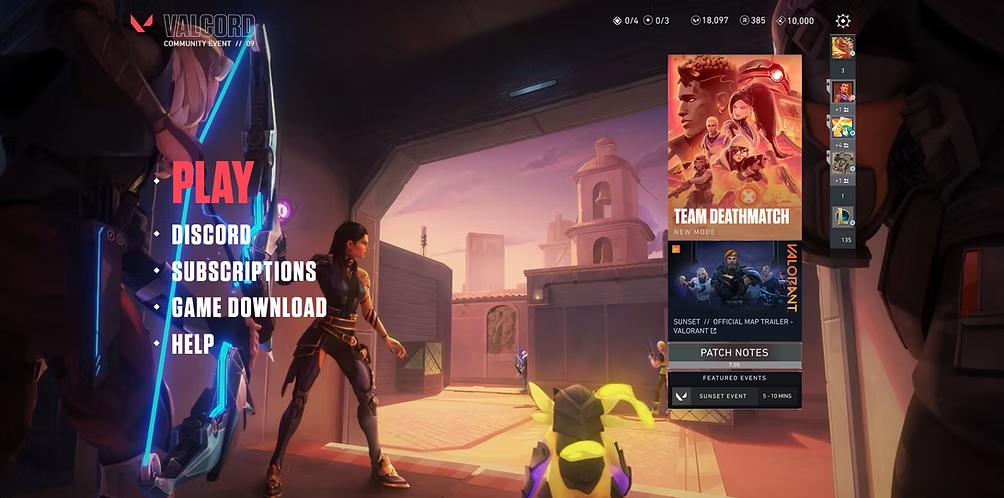
Task: Click the Valcord logo at top
Action: click(193, 27)
